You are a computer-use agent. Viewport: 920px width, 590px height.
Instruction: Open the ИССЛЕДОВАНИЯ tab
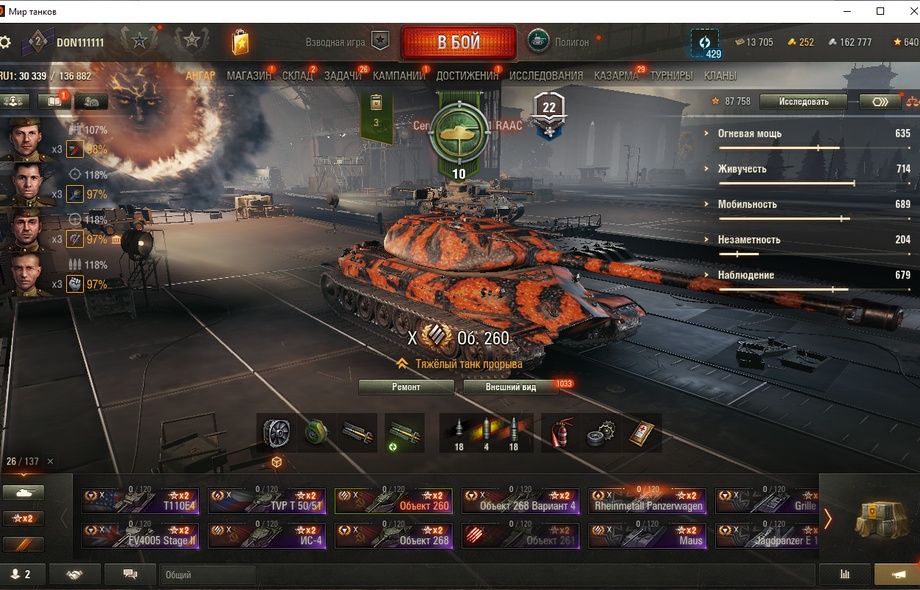point(546,76)
